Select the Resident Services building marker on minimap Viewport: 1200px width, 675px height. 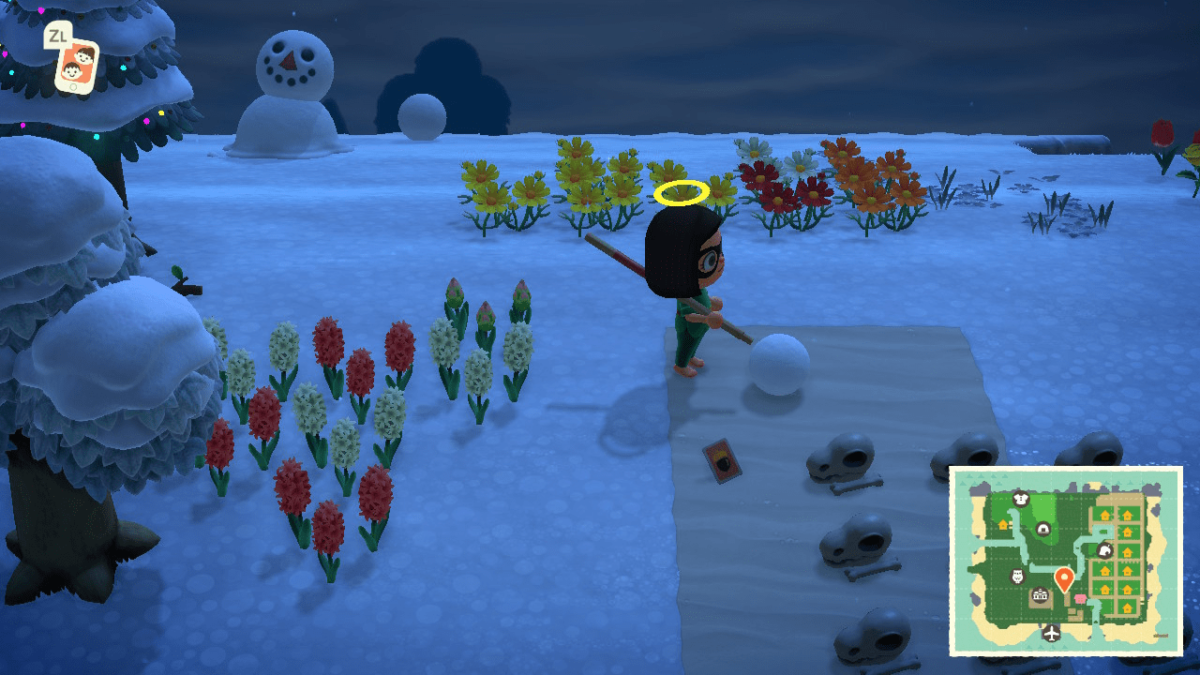pyautogui.click(x=1040, y=596)
